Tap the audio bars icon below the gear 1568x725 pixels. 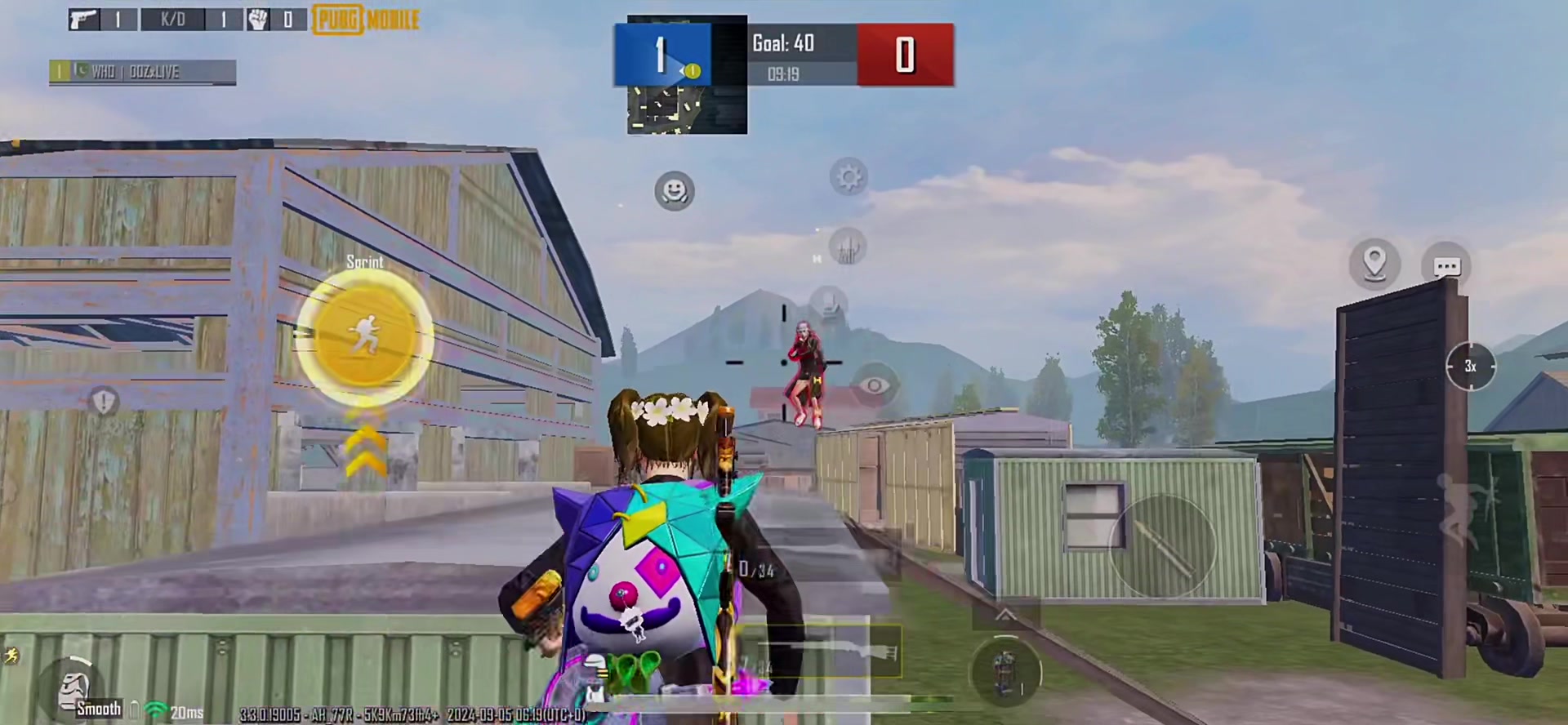(847, 247)
